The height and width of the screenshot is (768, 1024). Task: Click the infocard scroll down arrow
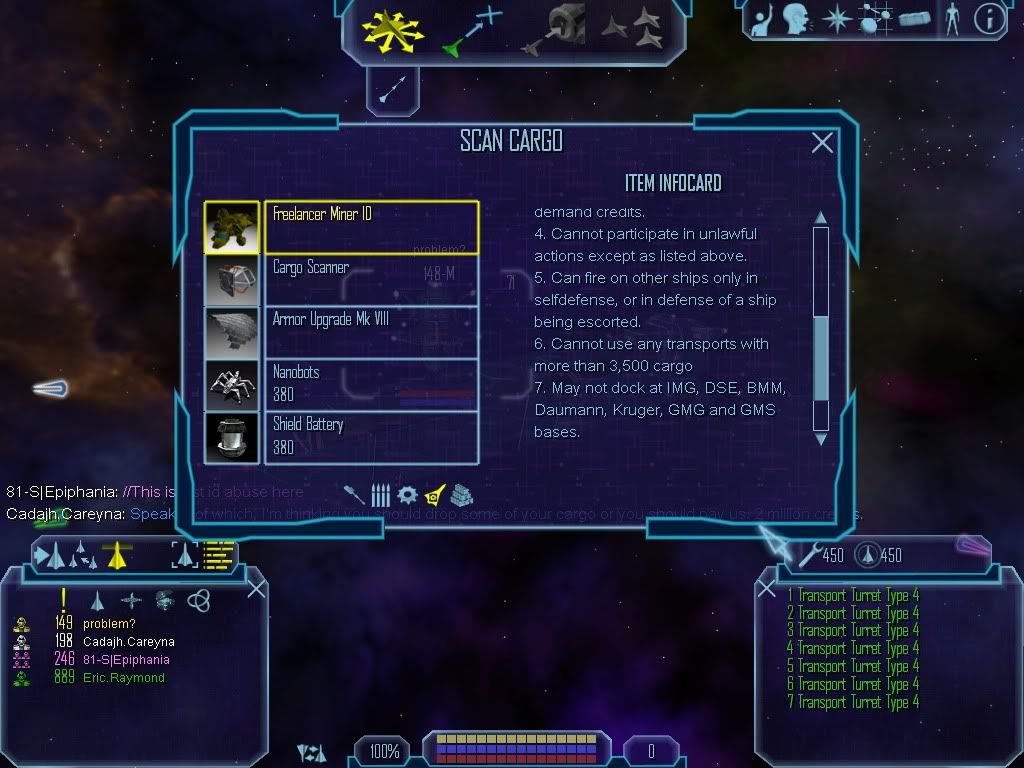click(821, 438)
